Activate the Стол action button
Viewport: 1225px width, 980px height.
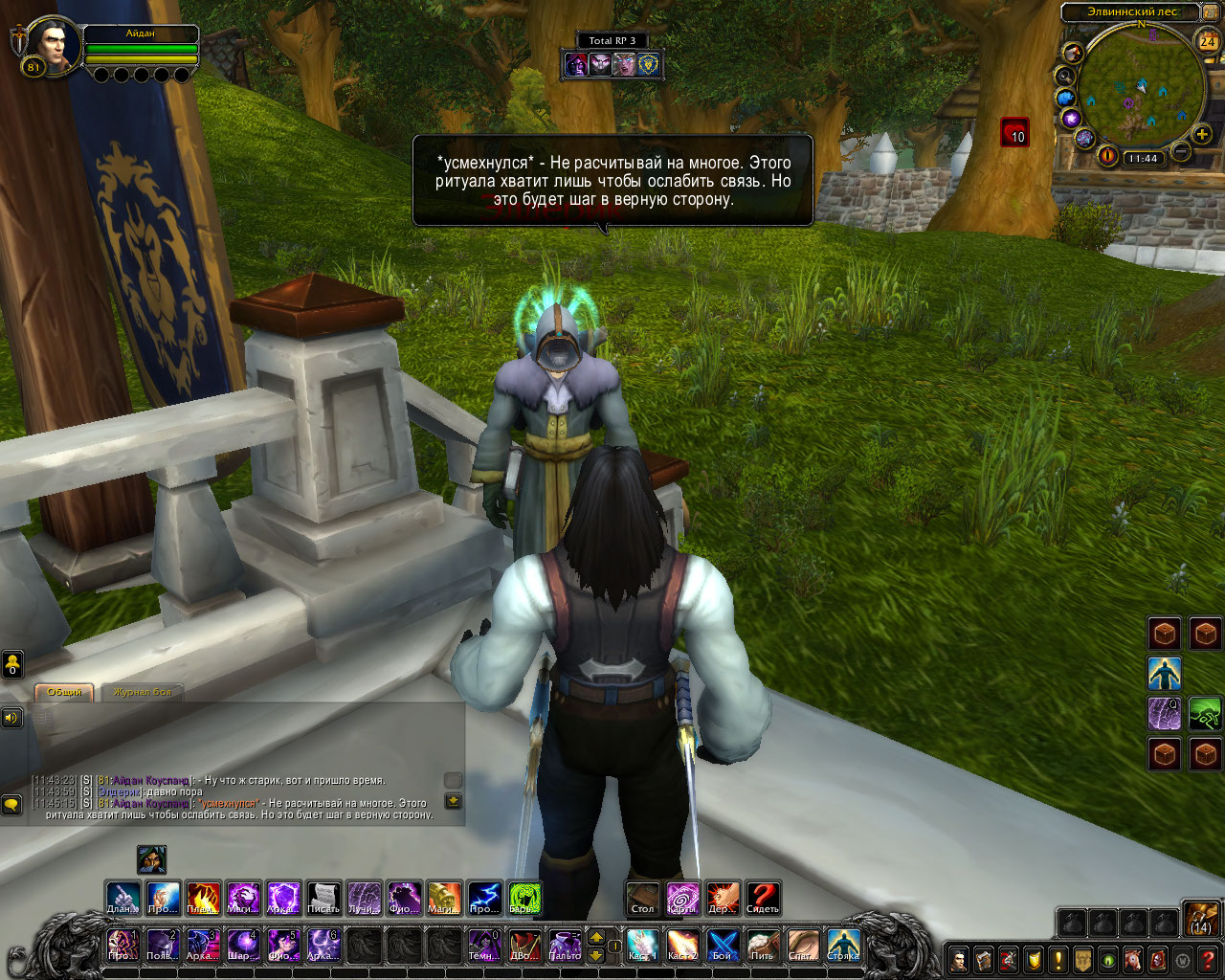click(643, 899)
